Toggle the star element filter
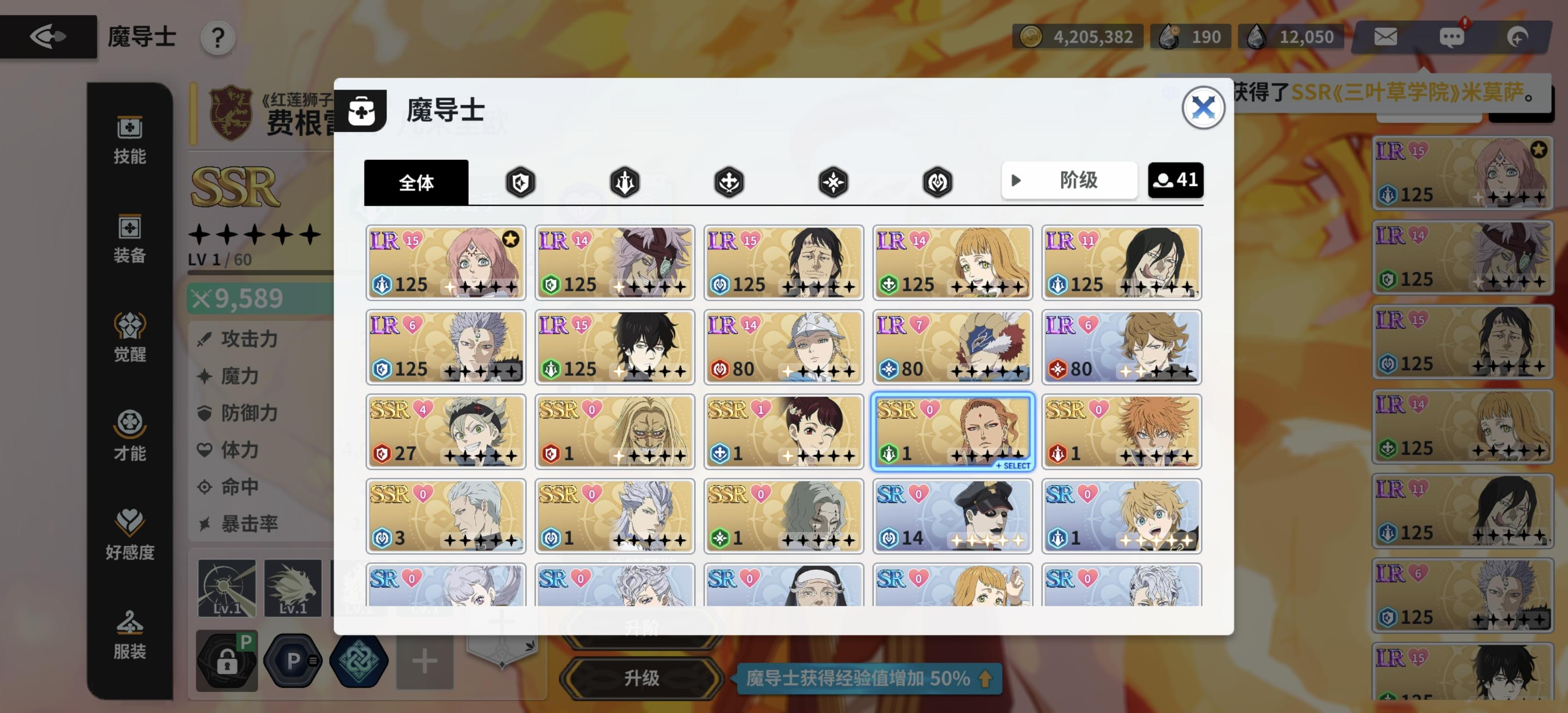The image size is (1568, 713). pyautogui.click(x=834, y=181)
